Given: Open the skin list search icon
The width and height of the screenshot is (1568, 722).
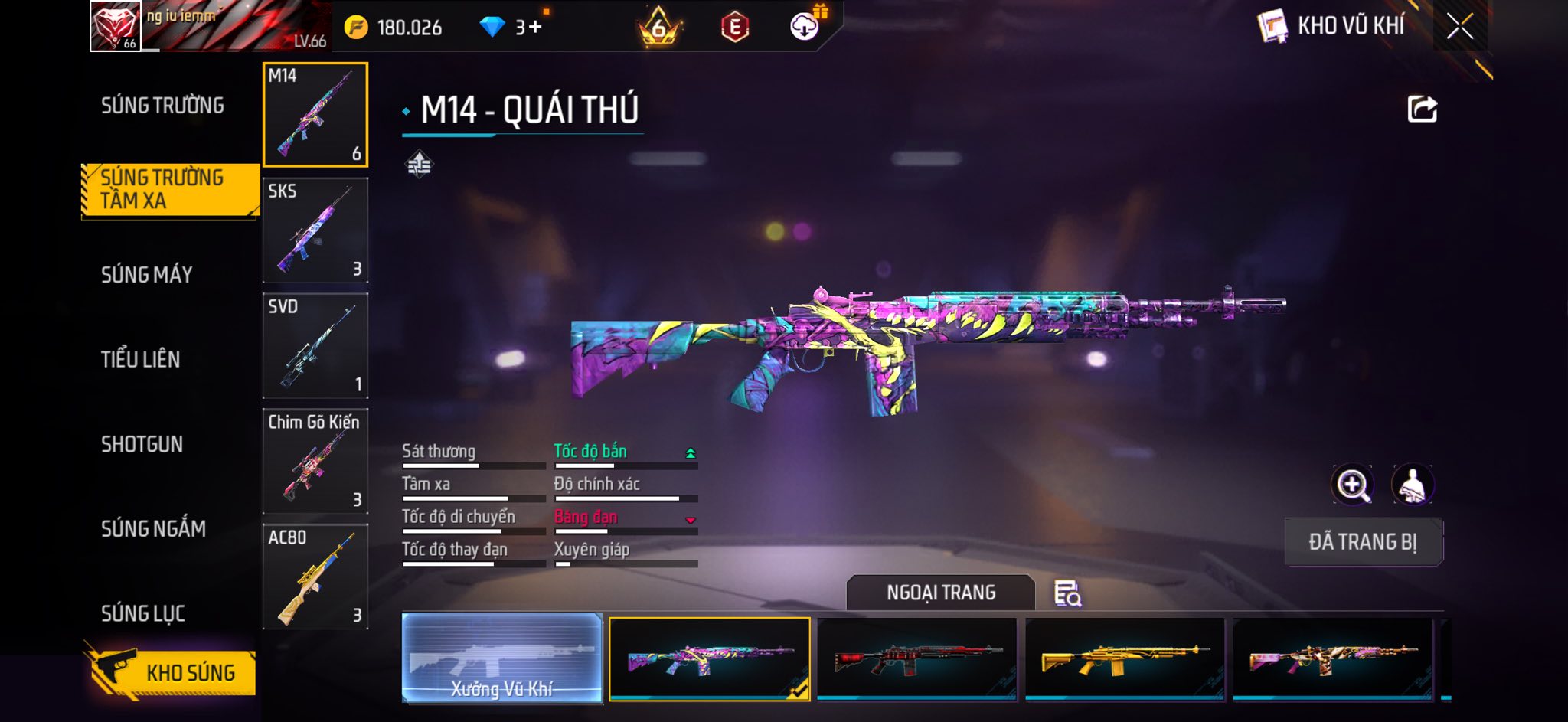Looking at the screenshot, I should pos(1067,593).
